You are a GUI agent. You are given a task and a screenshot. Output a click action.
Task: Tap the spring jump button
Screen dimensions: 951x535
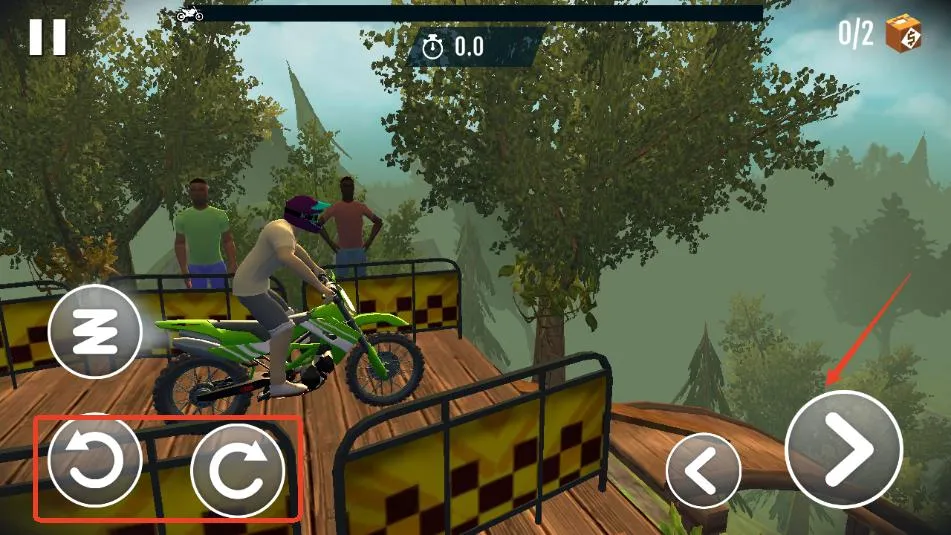point(96,331)
